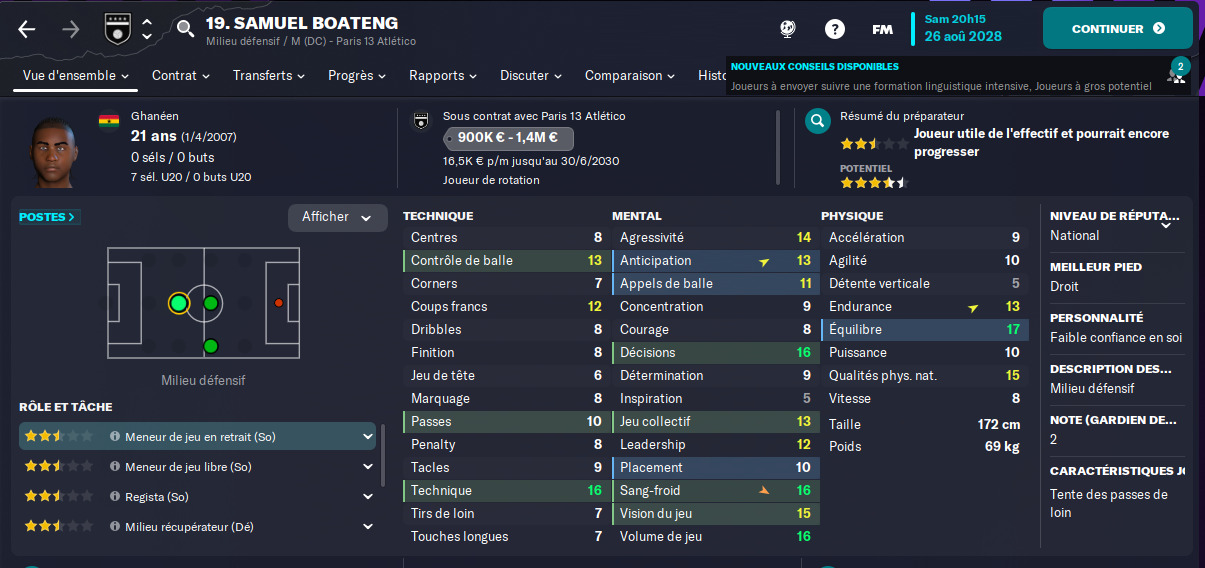Viewport: 1205px width, 568px height.
Task: Open the Vue d'ensemble dropdown
Action: (x=76, y=76)
